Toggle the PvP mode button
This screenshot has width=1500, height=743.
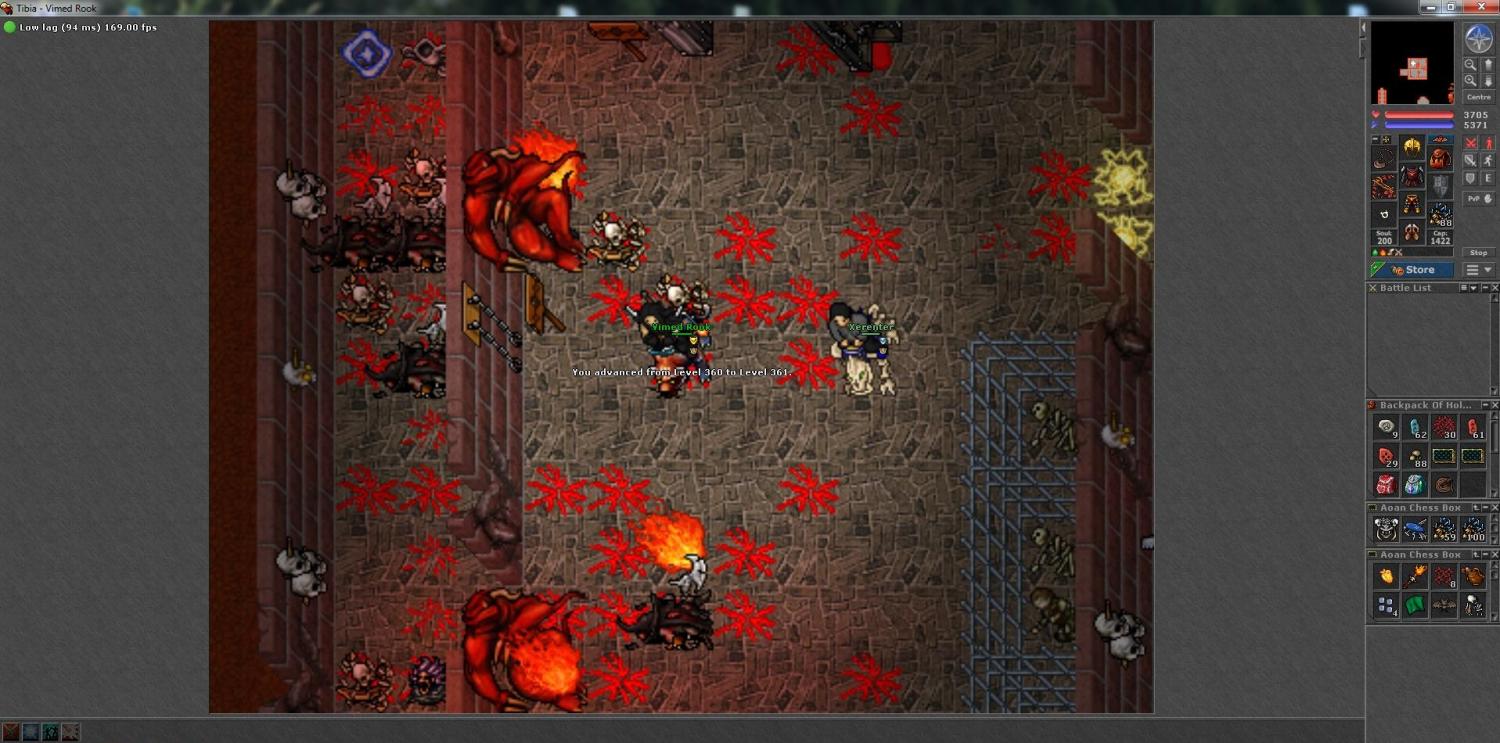1479,198
